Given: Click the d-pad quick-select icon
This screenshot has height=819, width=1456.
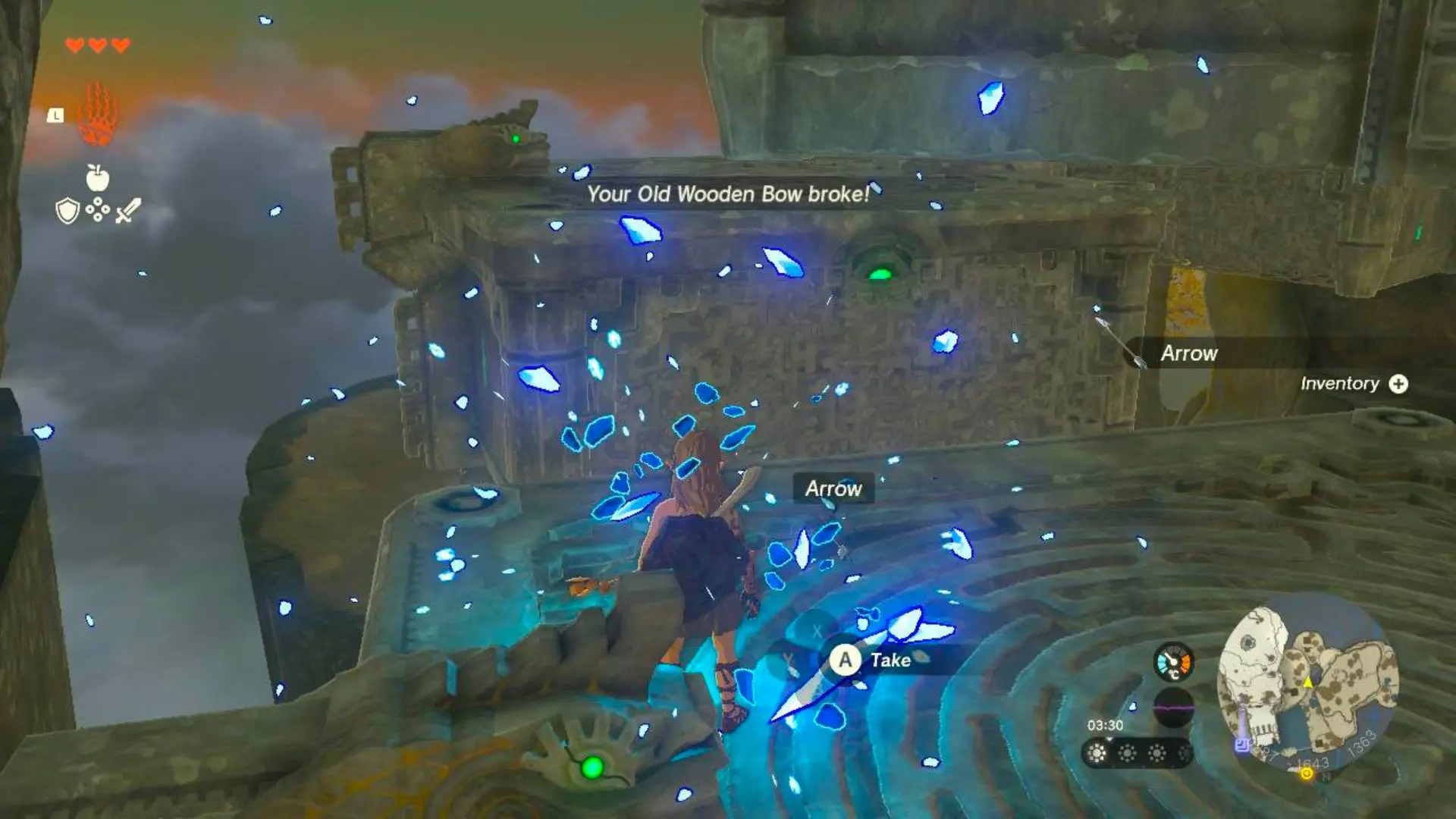Looking at the screenshot, I should (97, 208).
